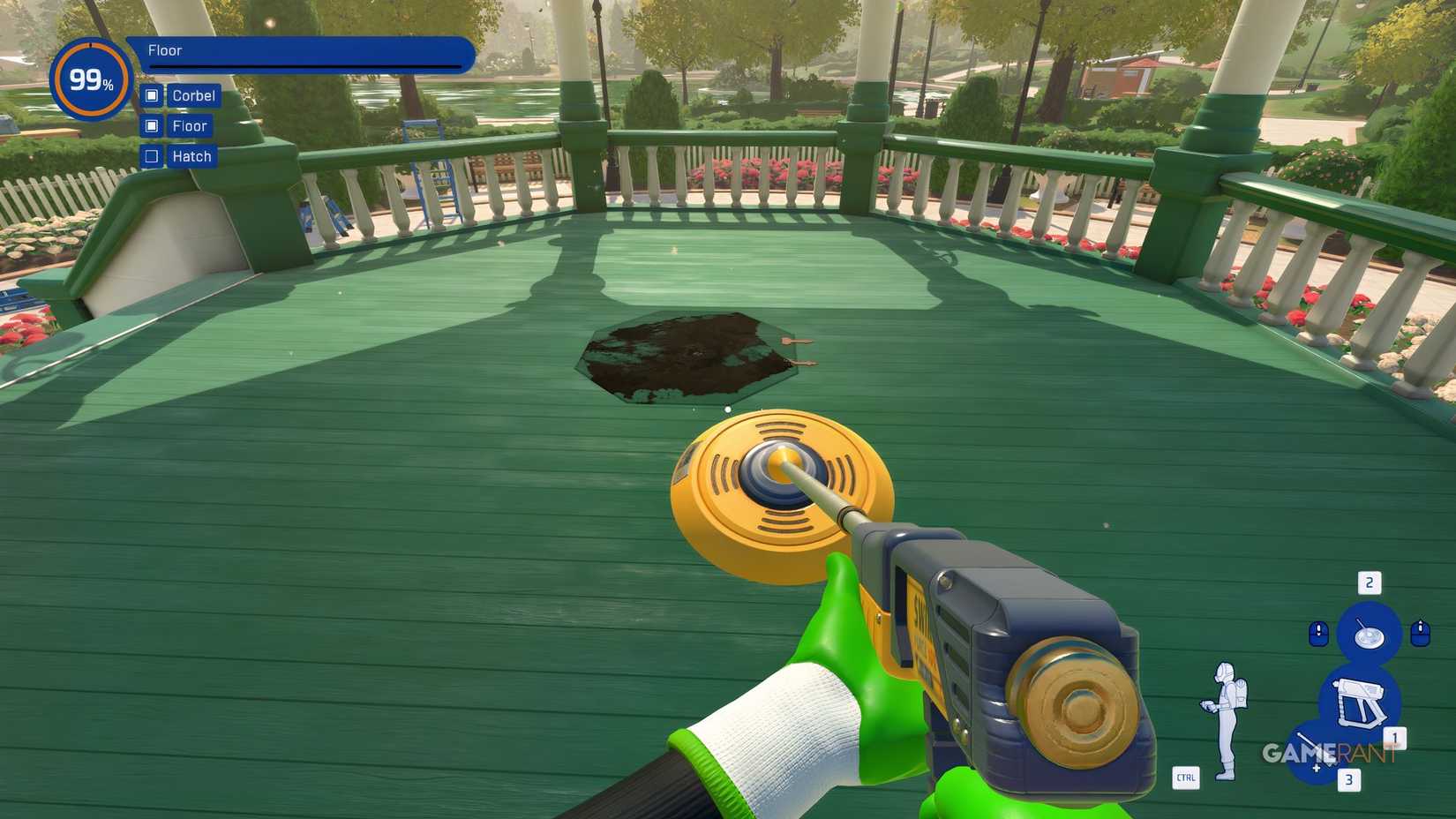Uncheck the Floor task checkbox
This screenshot has width=1456, height=819.
pos(152,126)
